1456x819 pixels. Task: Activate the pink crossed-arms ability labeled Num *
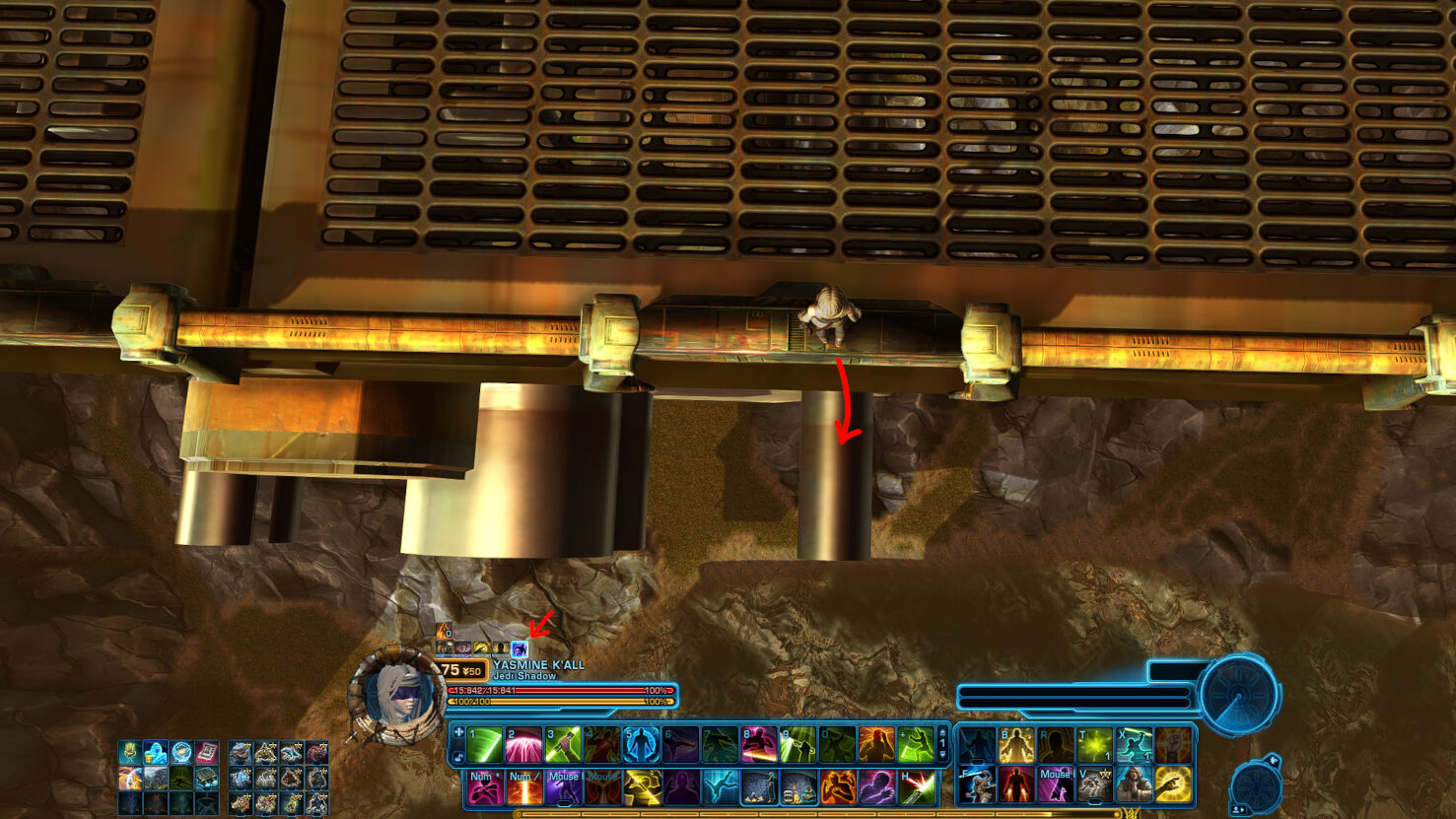pos(484,787)
